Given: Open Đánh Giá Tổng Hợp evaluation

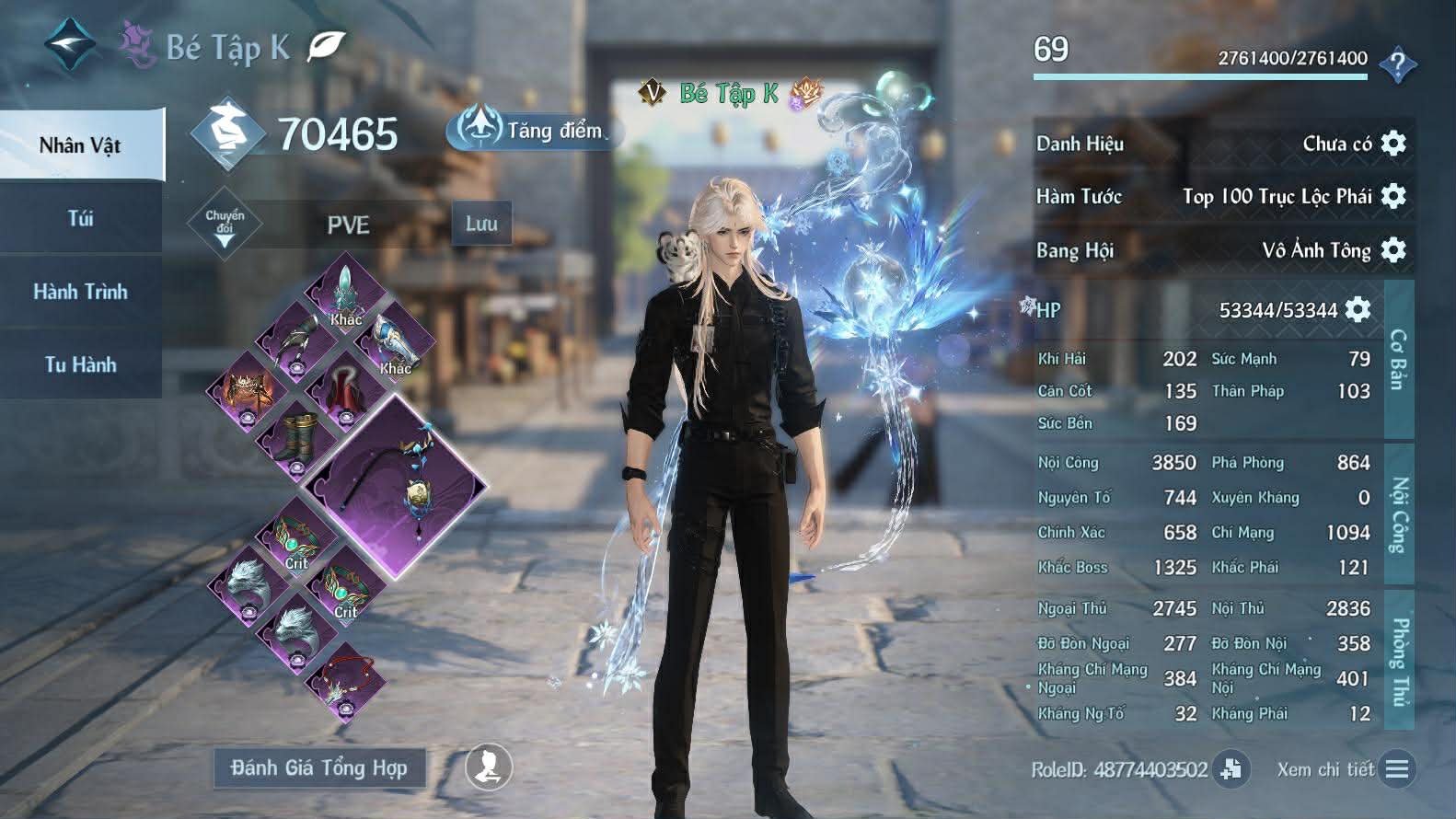Looking at the screenshot, I should click(319, 767).
